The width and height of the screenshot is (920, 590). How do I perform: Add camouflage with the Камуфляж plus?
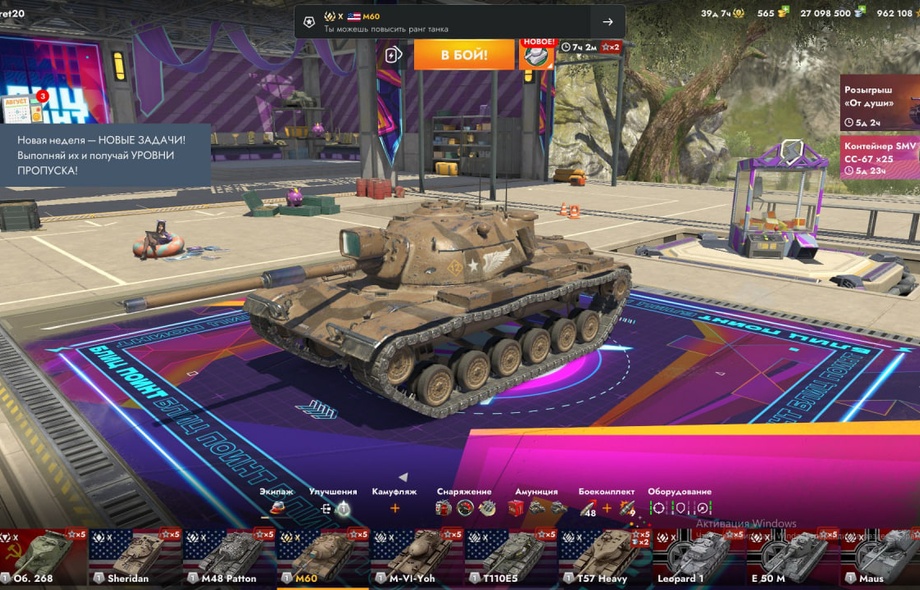click(394, 508)
